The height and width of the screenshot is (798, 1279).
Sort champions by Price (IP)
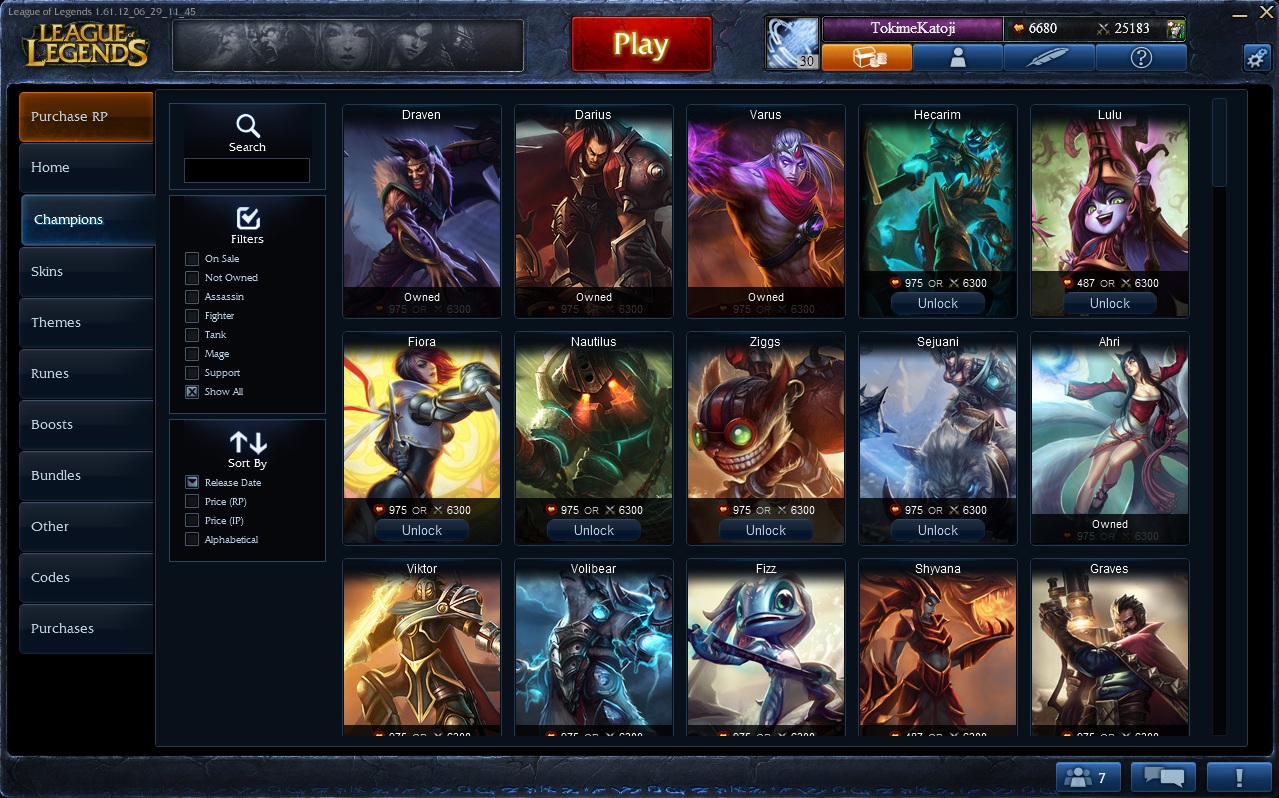[x=192, y=521]
